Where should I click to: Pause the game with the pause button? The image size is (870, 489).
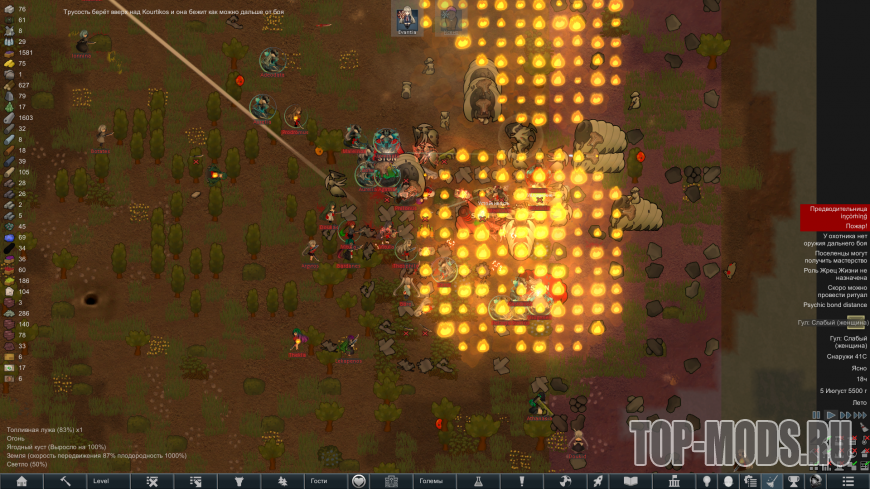(x=817, y=414)
